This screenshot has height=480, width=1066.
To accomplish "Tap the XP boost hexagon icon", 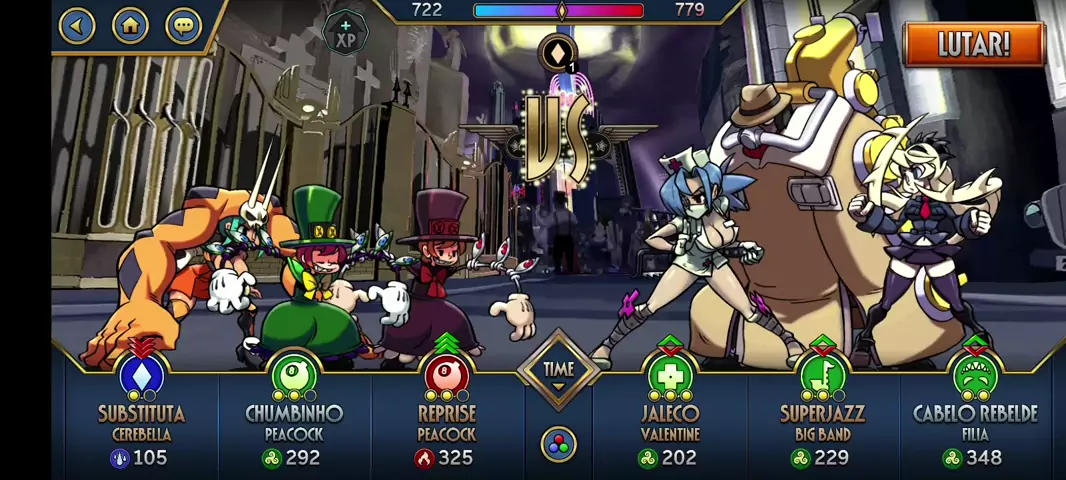I will coord(346,34).
